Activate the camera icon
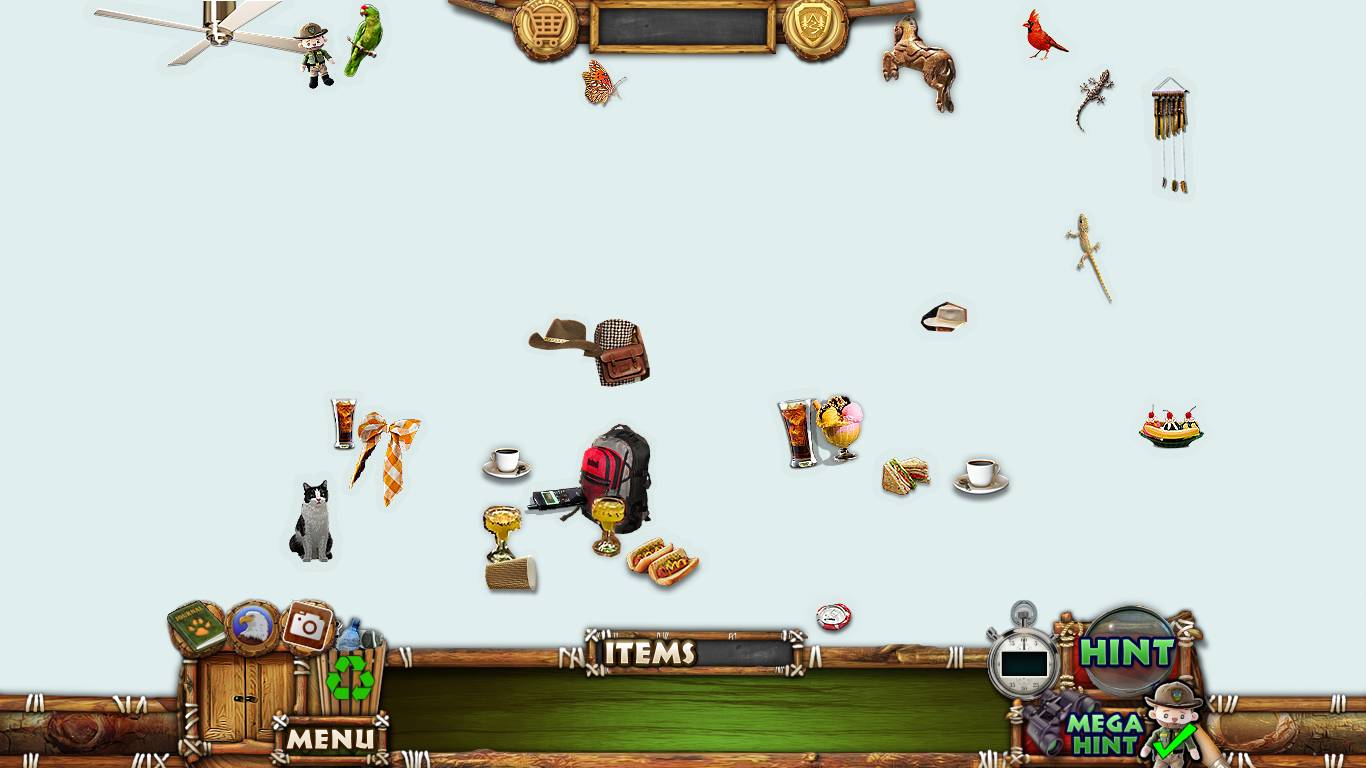This screenshot has width=1366, height=768. [x=307, y=627]
